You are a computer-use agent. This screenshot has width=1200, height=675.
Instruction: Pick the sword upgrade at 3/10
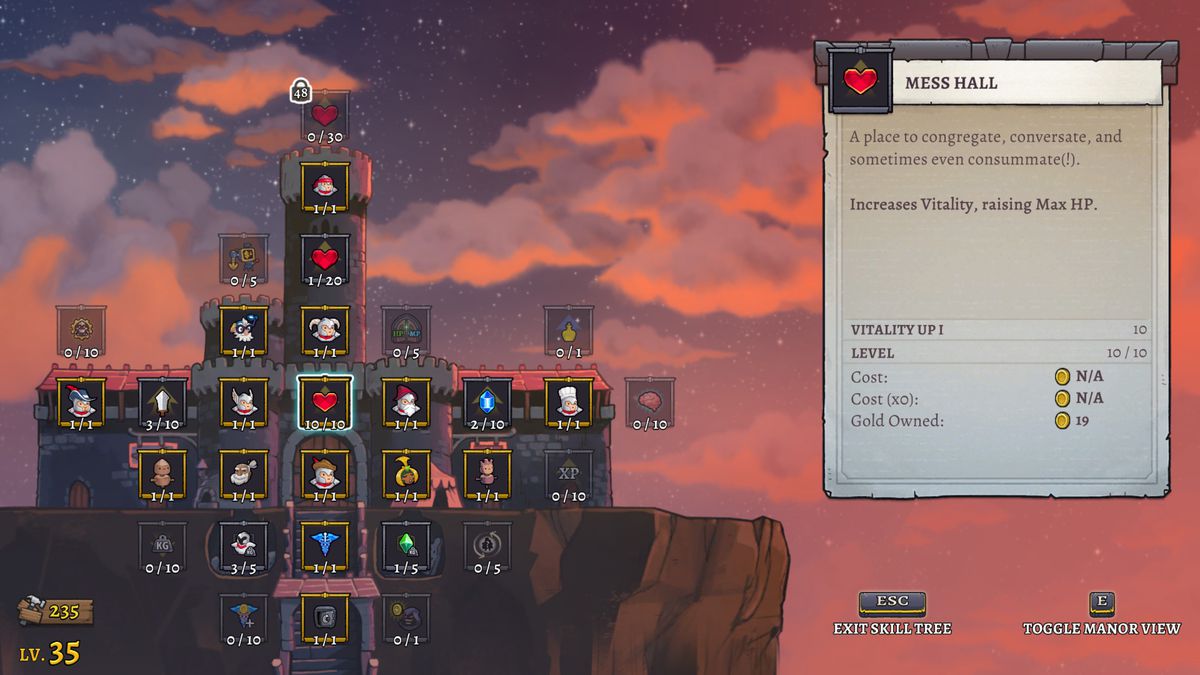pyautogui.click(x=162, y=402)
